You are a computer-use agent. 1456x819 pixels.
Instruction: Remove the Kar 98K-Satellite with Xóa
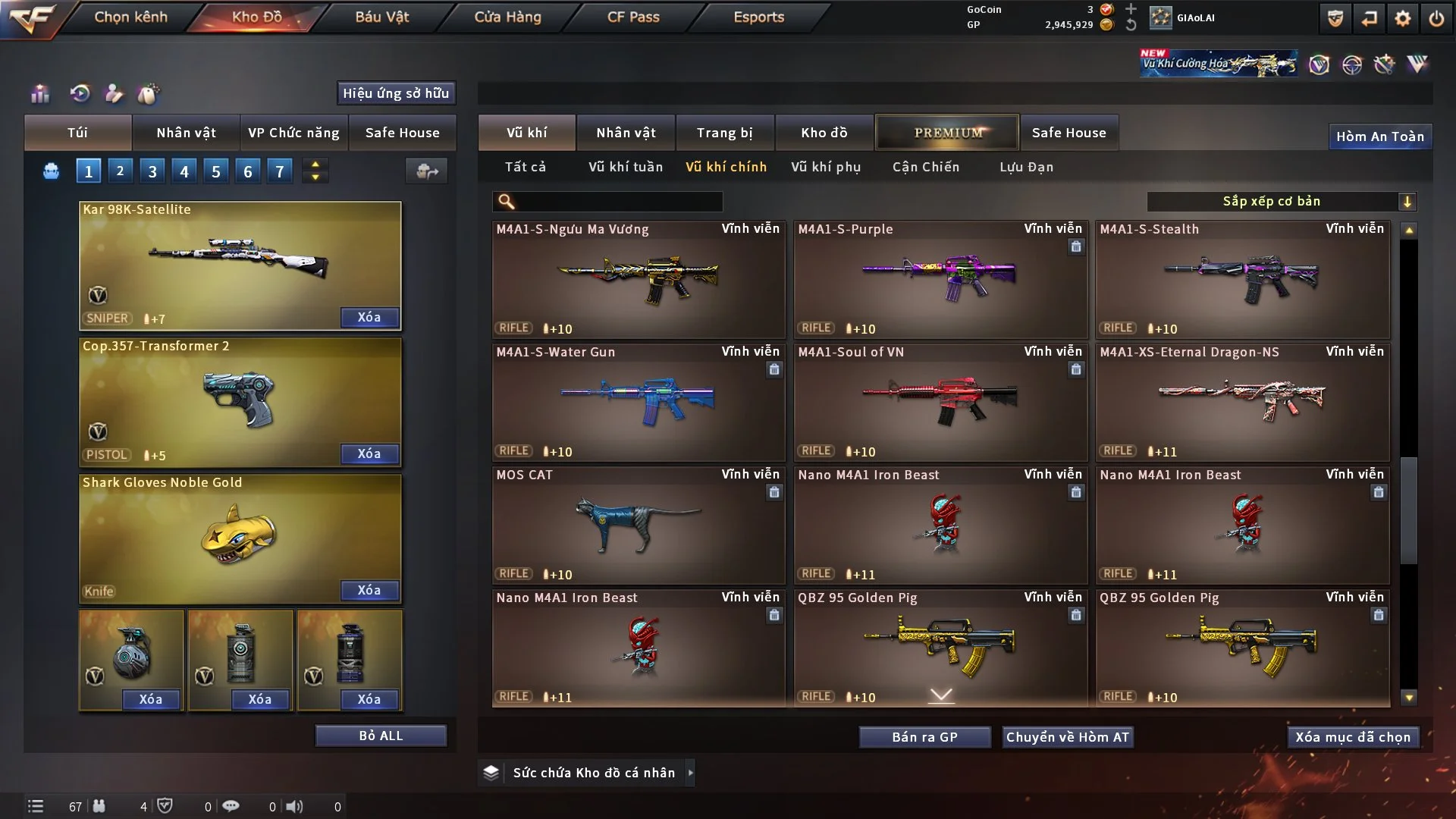[369, 317]
